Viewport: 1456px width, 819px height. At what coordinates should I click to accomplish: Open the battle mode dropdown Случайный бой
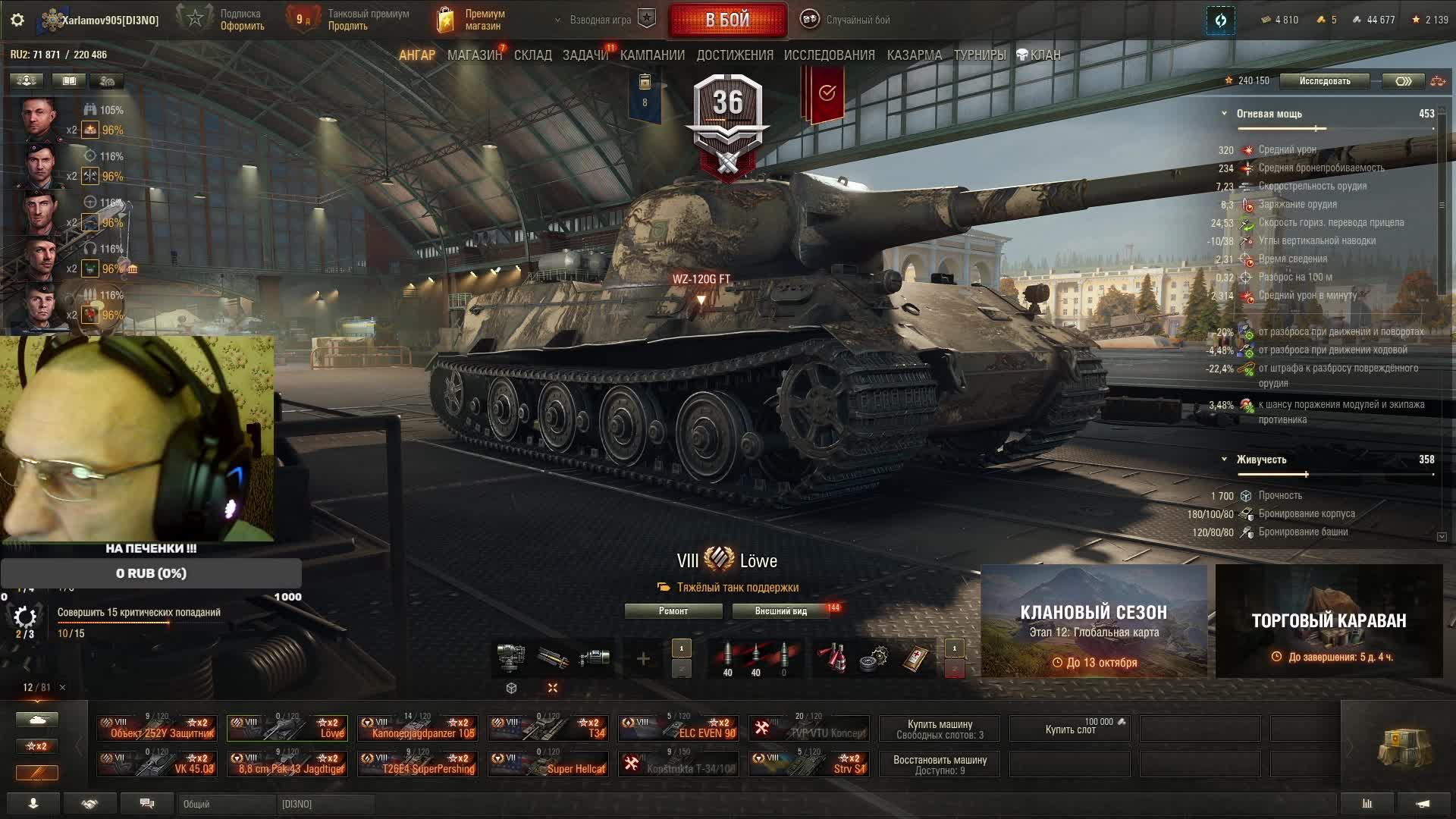click(847, 20)
